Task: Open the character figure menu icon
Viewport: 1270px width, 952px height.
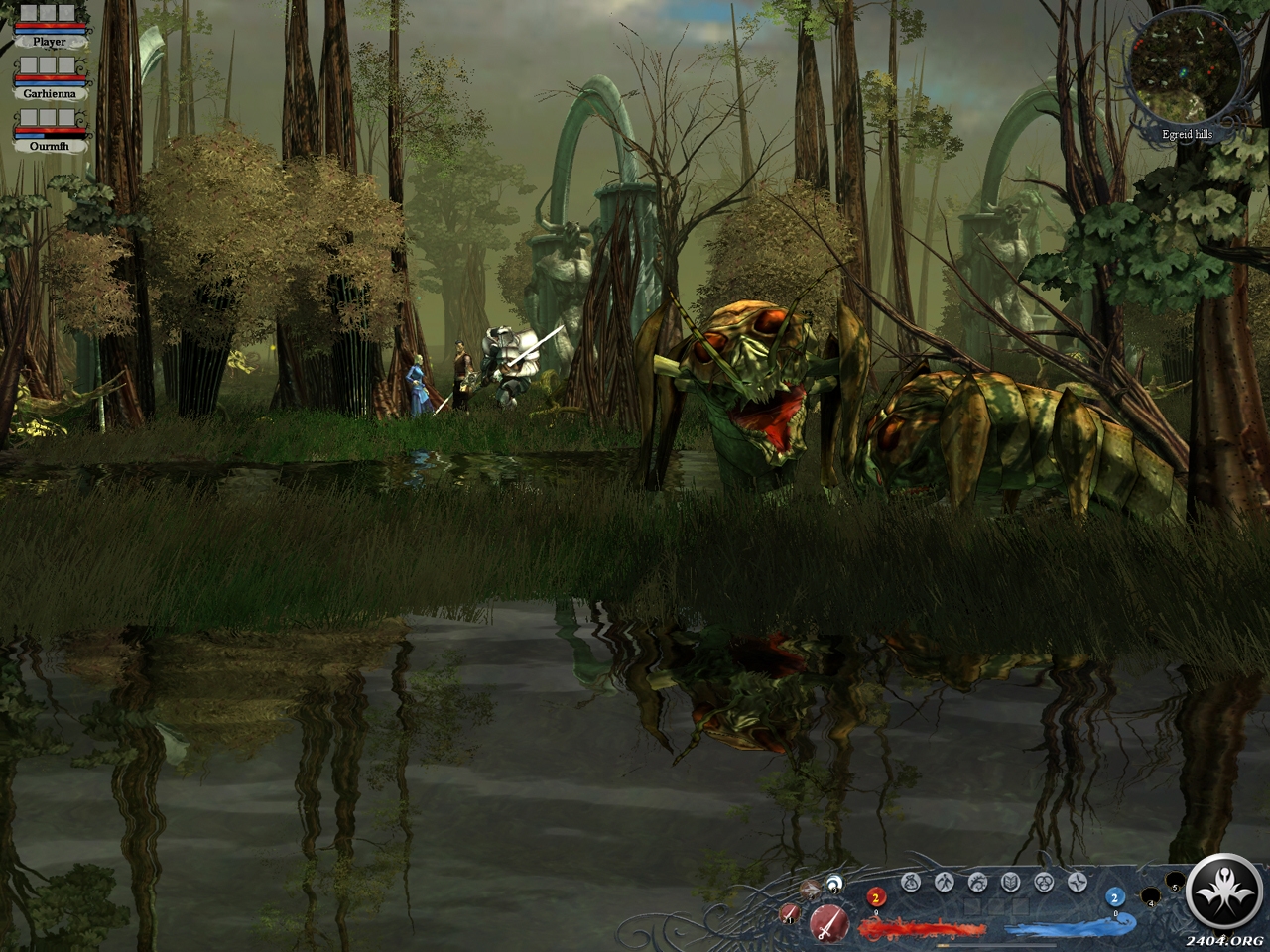Action: point(944,882)
